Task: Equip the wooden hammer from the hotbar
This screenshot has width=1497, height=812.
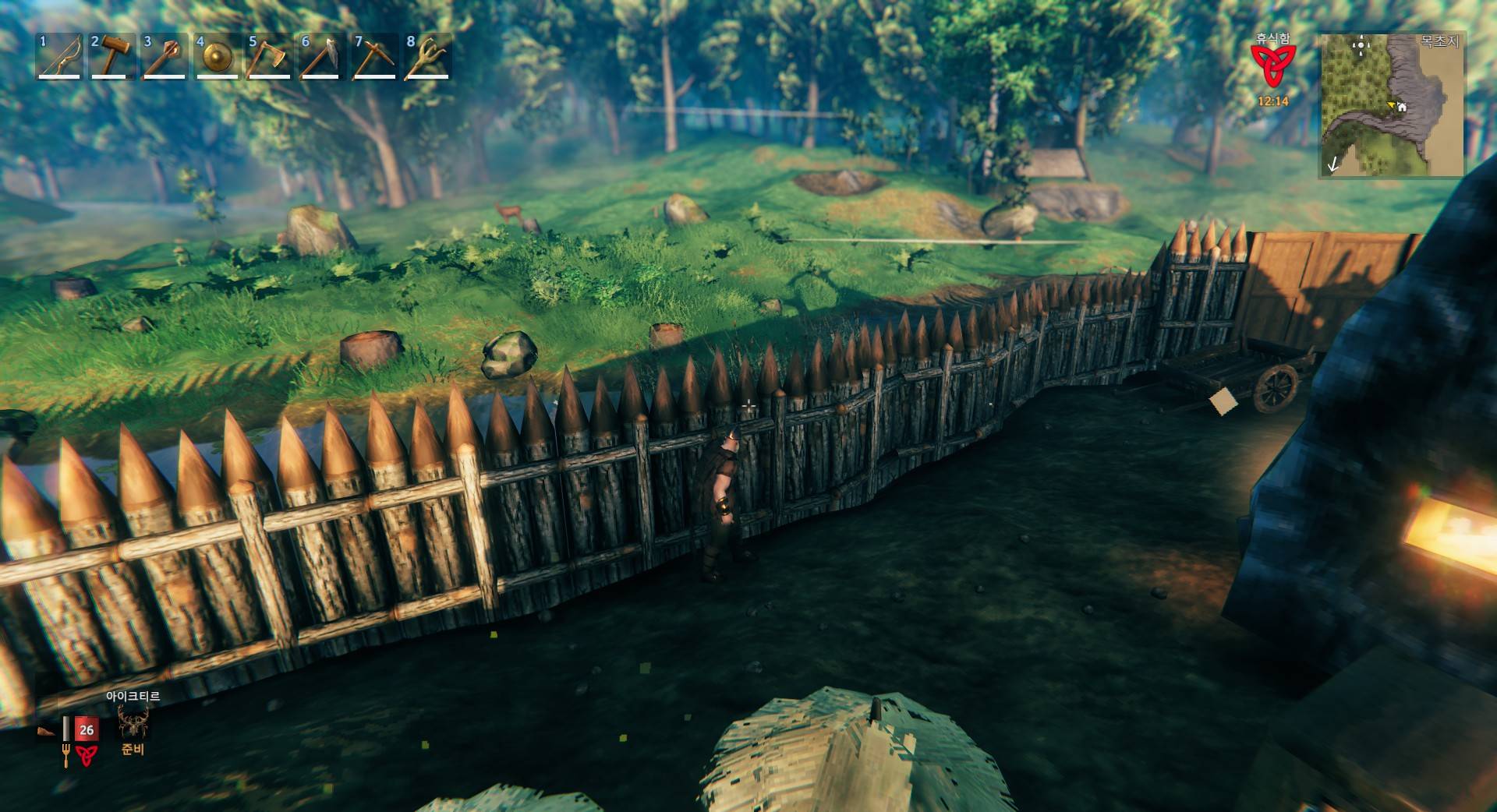Action: pyautogui.click(x=111, y=56)
